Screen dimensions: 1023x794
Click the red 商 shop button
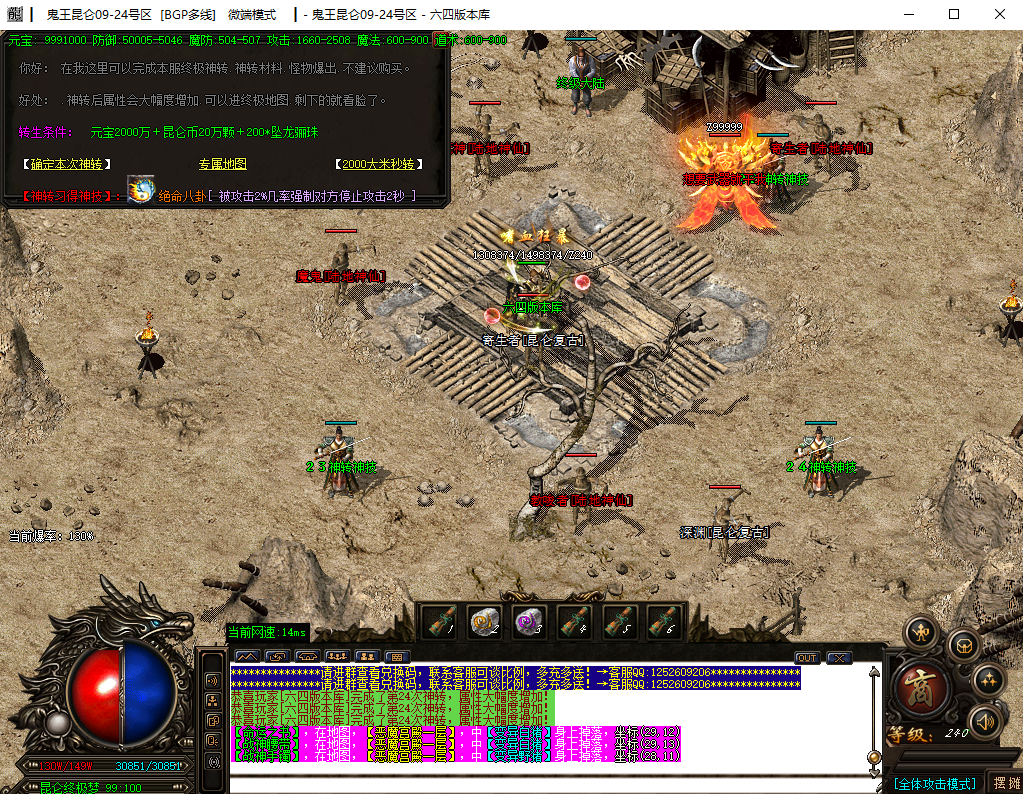pos(919,689)
